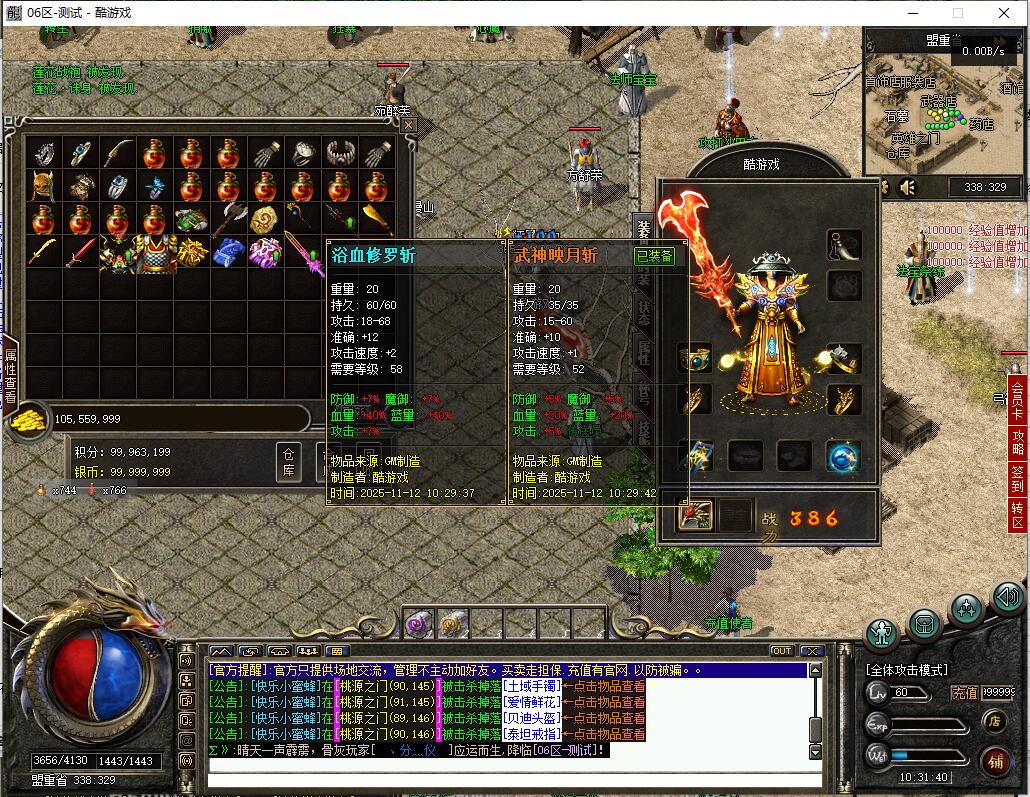Image resolution: width=1030 pixels, height=797 pixels.
Task: Open the 会员卡 membership card menu
Action: pos(1018,400)
